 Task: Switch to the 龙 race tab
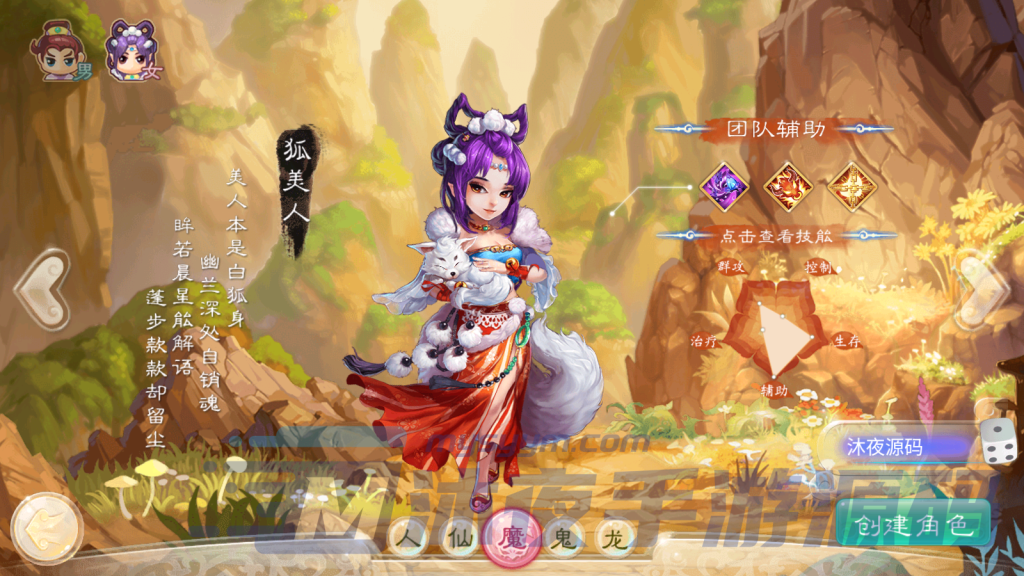click(616, 539)
